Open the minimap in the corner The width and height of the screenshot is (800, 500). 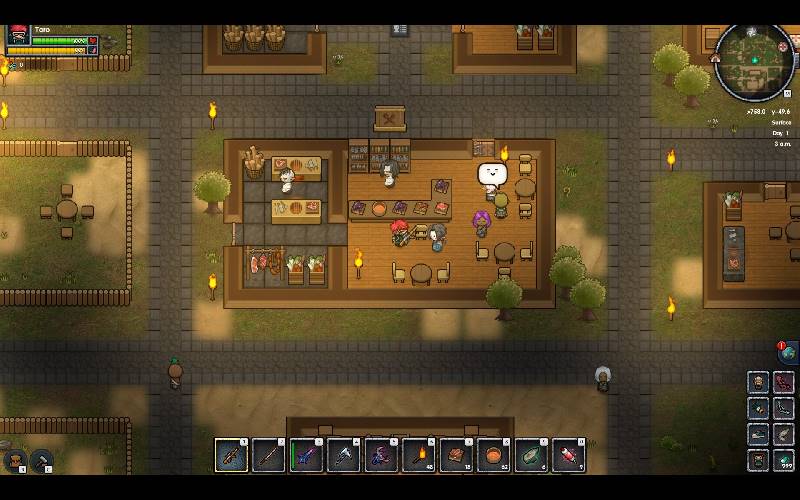755,60
